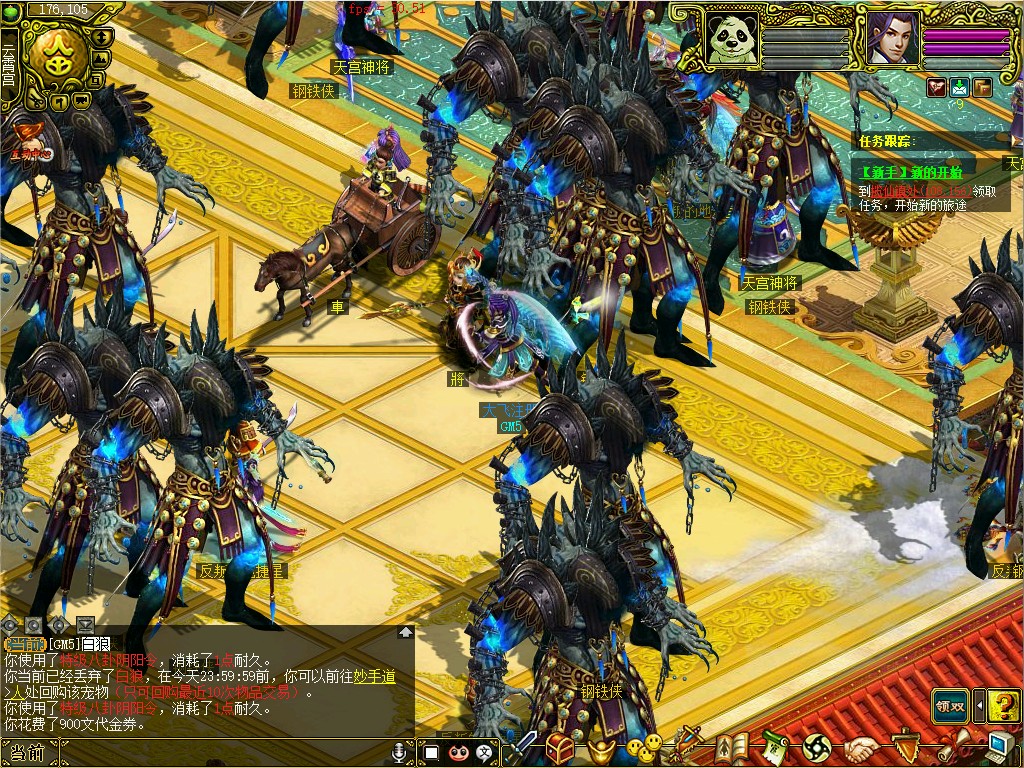Click the yellow question mark help button
This screenshot has width=1024, height=768.
point(1003,705)
